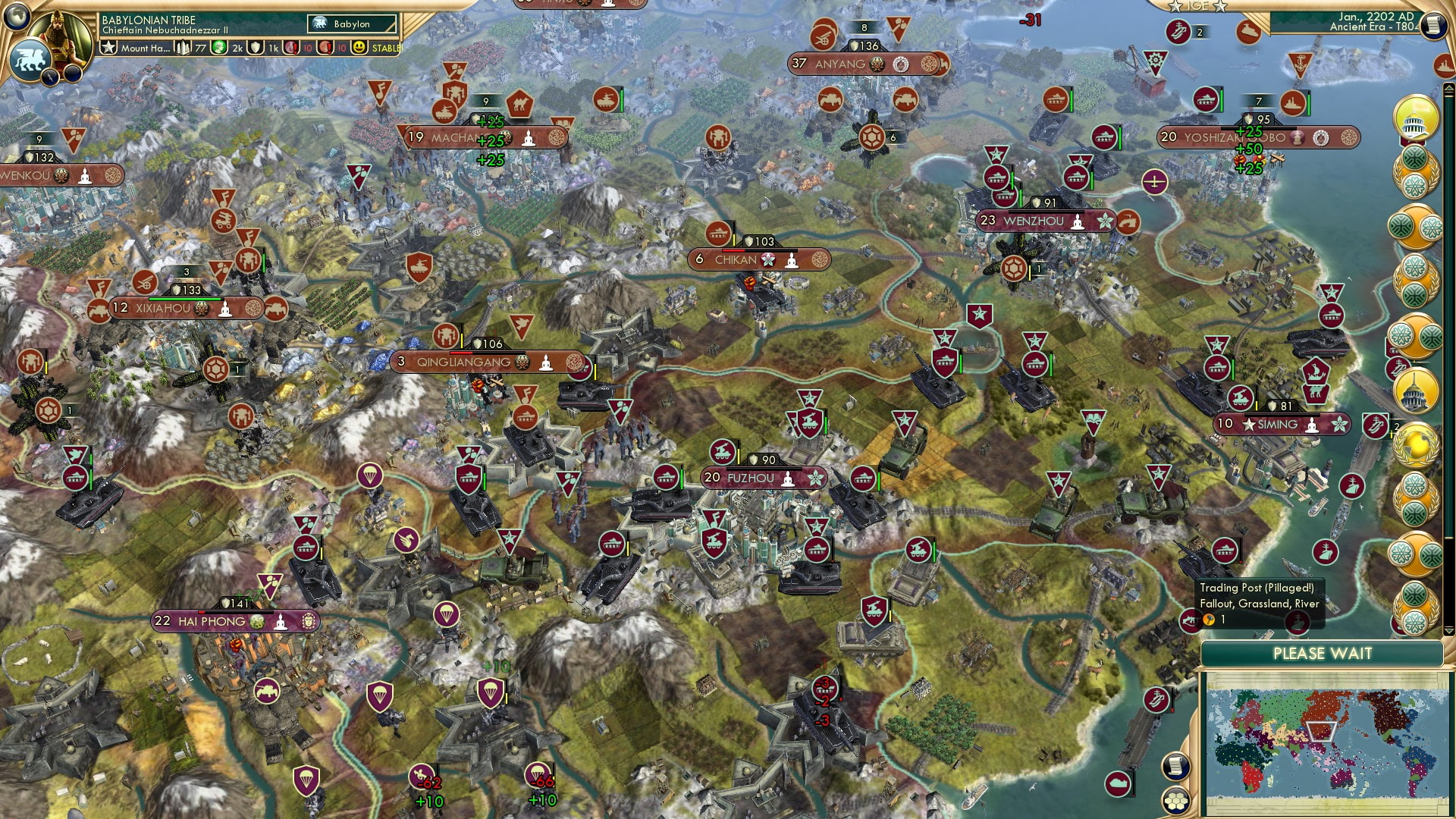Click the white viewport rectangle on the minimap
Image resolution: width=1456 pixels, height=819 pixels.
click(1320, 733)
